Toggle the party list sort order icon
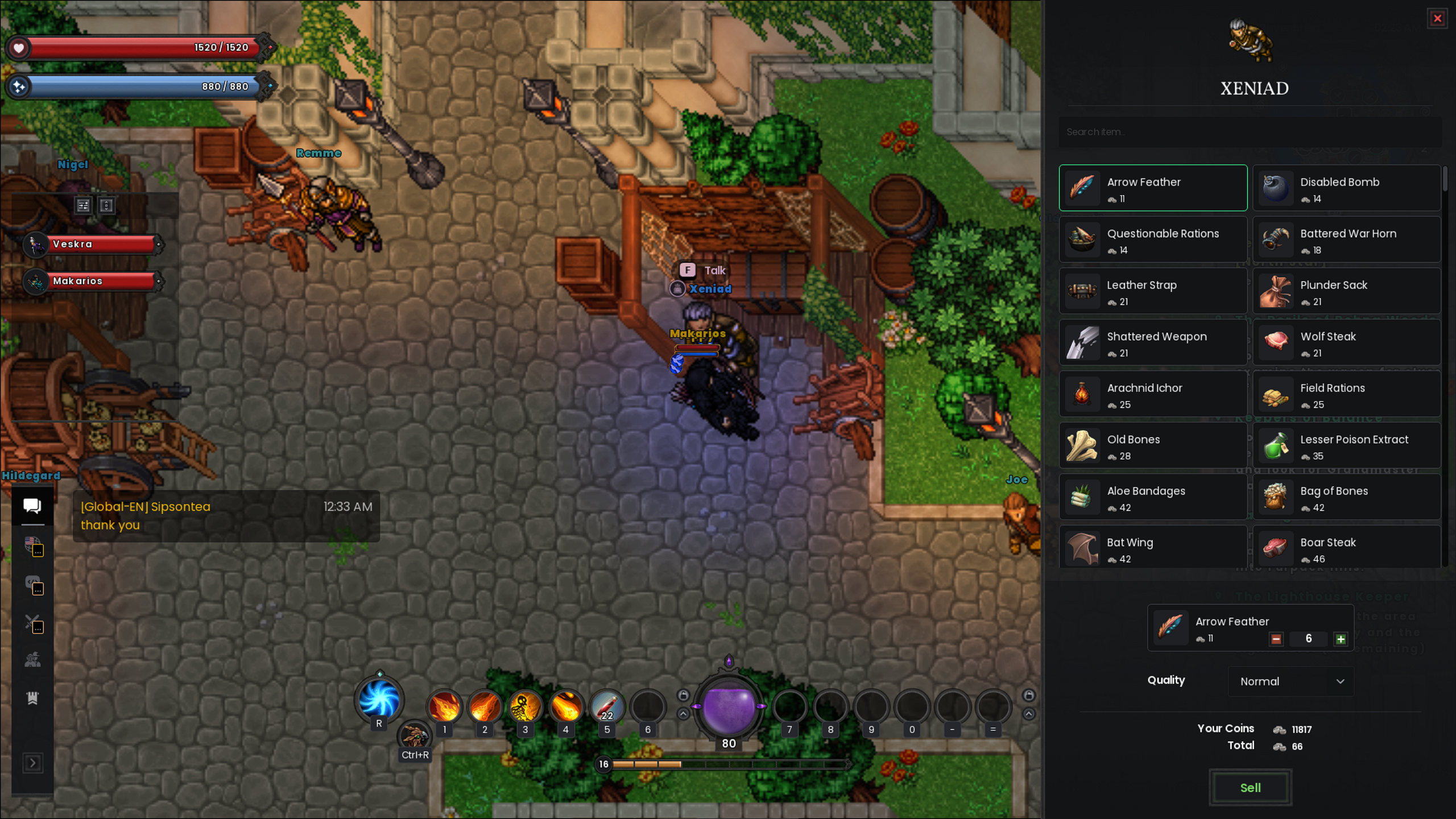 point(106,205)
